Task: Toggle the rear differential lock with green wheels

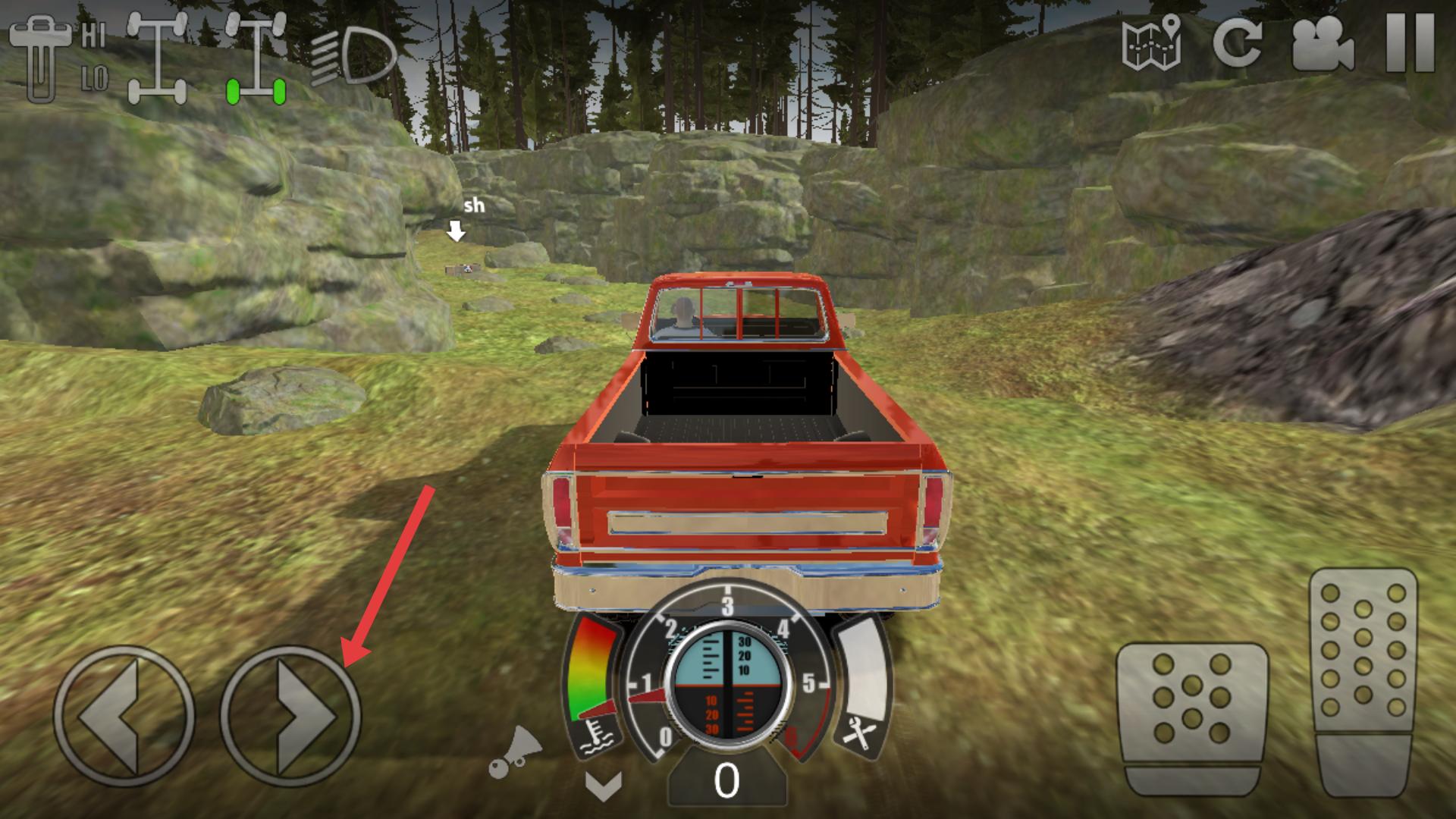Action: [256, 58]
